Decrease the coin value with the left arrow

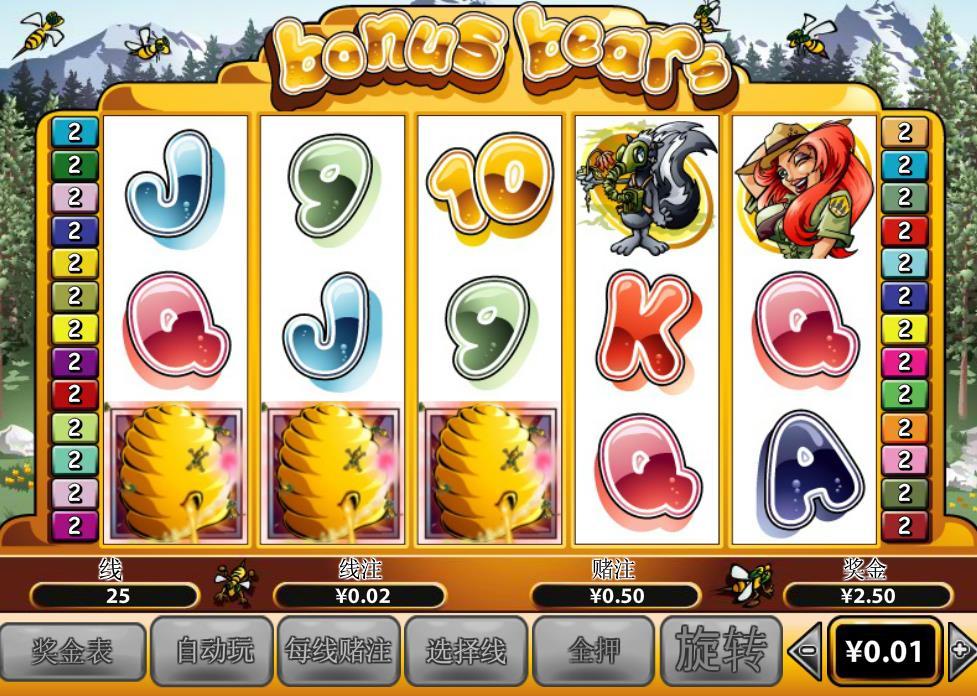[806, 651]
